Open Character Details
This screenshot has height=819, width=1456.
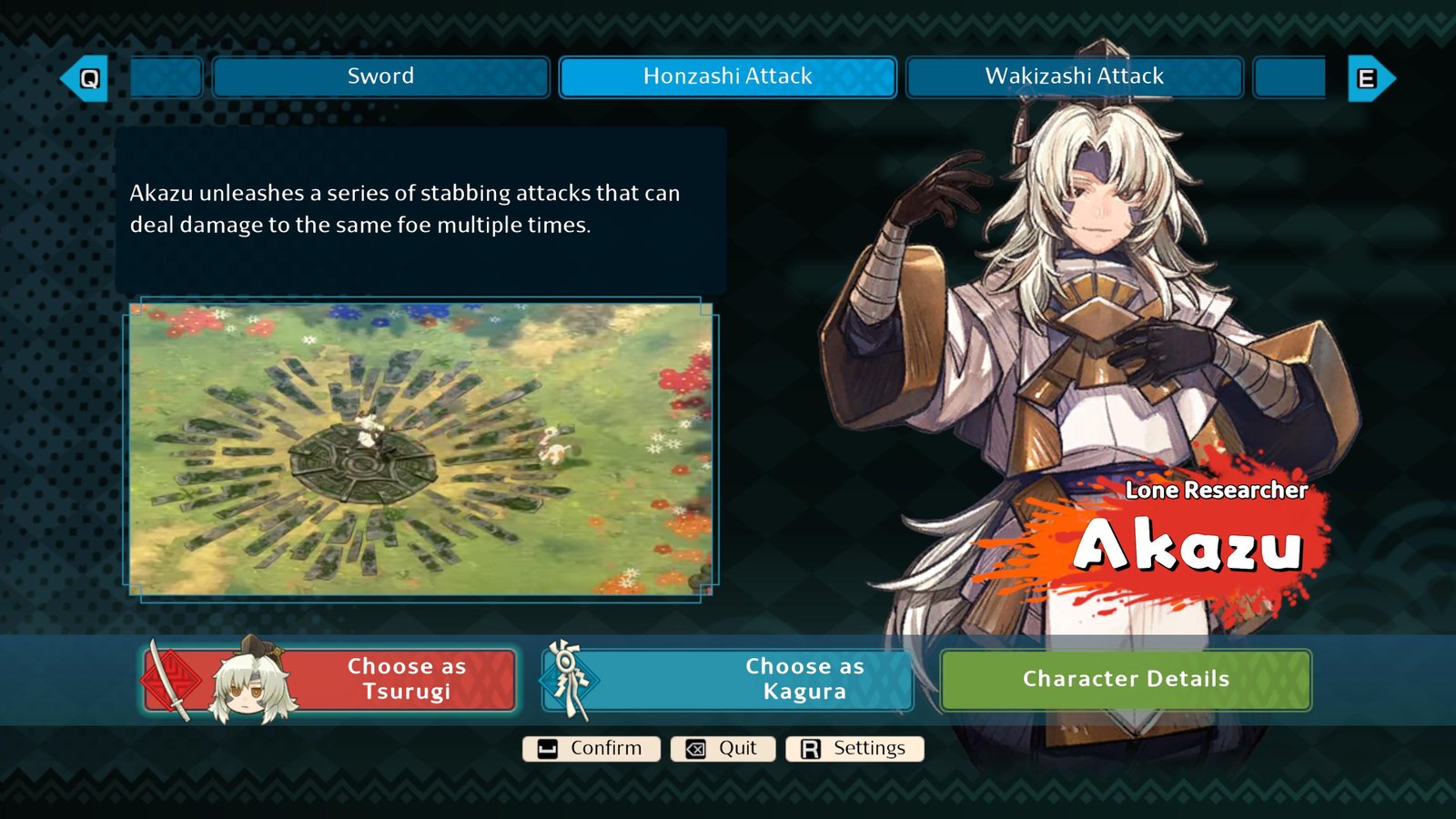[1126, 680]
